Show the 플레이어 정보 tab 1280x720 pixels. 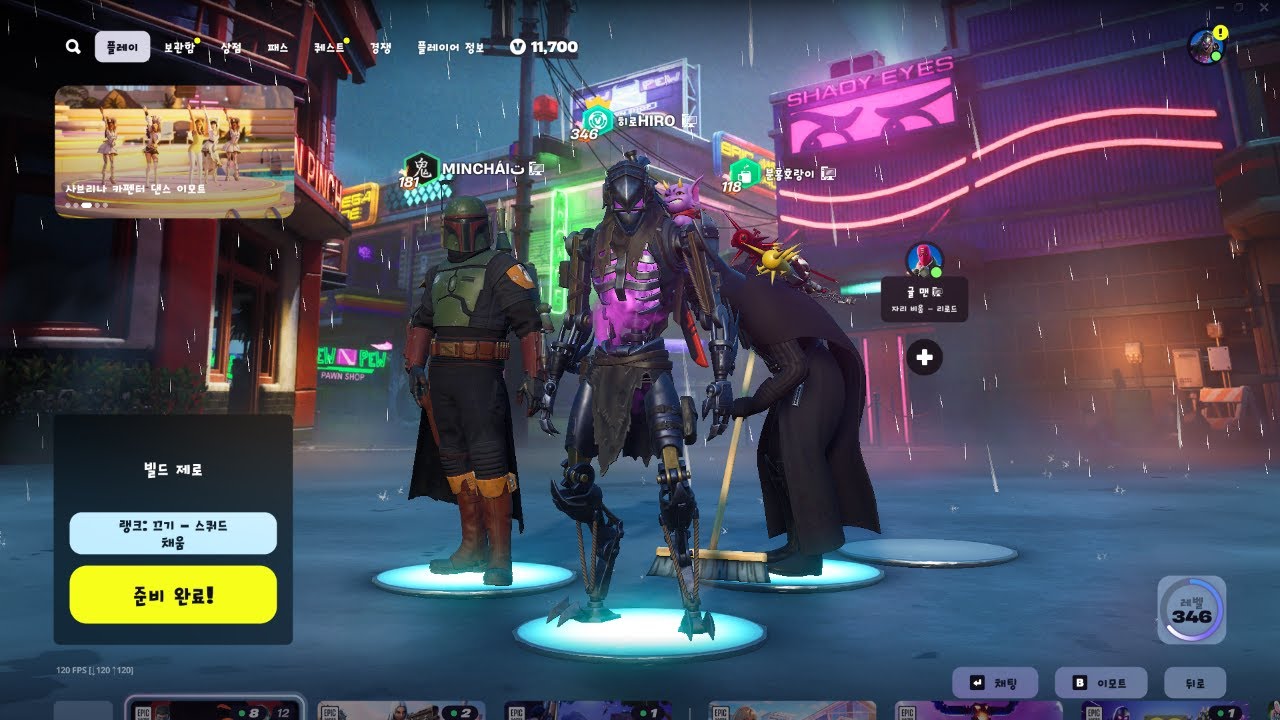[450, 47]
